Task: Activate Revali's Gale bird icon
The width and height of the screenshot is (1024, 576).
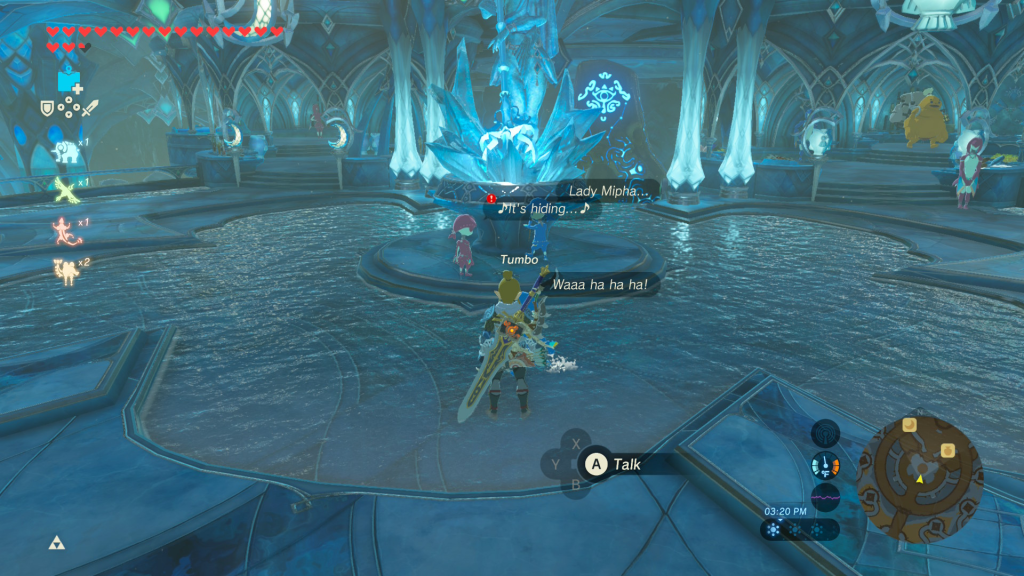Action: pos(66,189)
